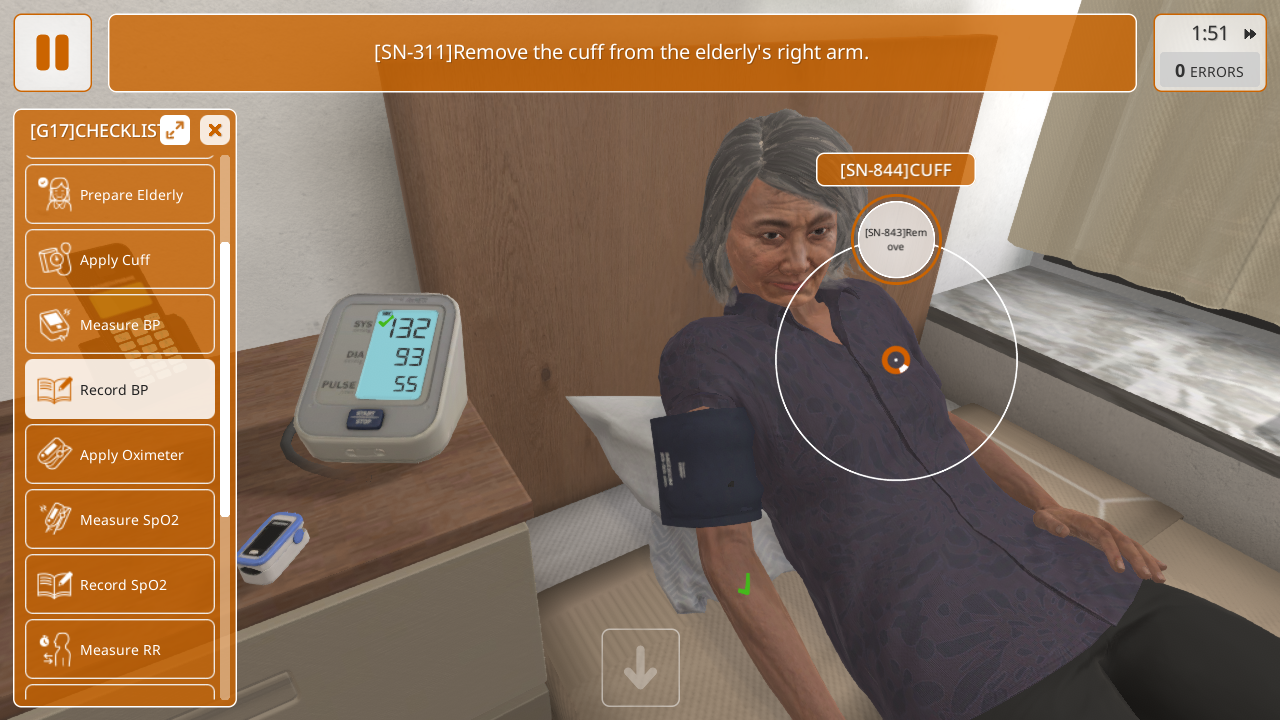This screenshot has width=1280, height=720.
Task: Click the Remove cuff action bubble
Action: click(896, 240)
